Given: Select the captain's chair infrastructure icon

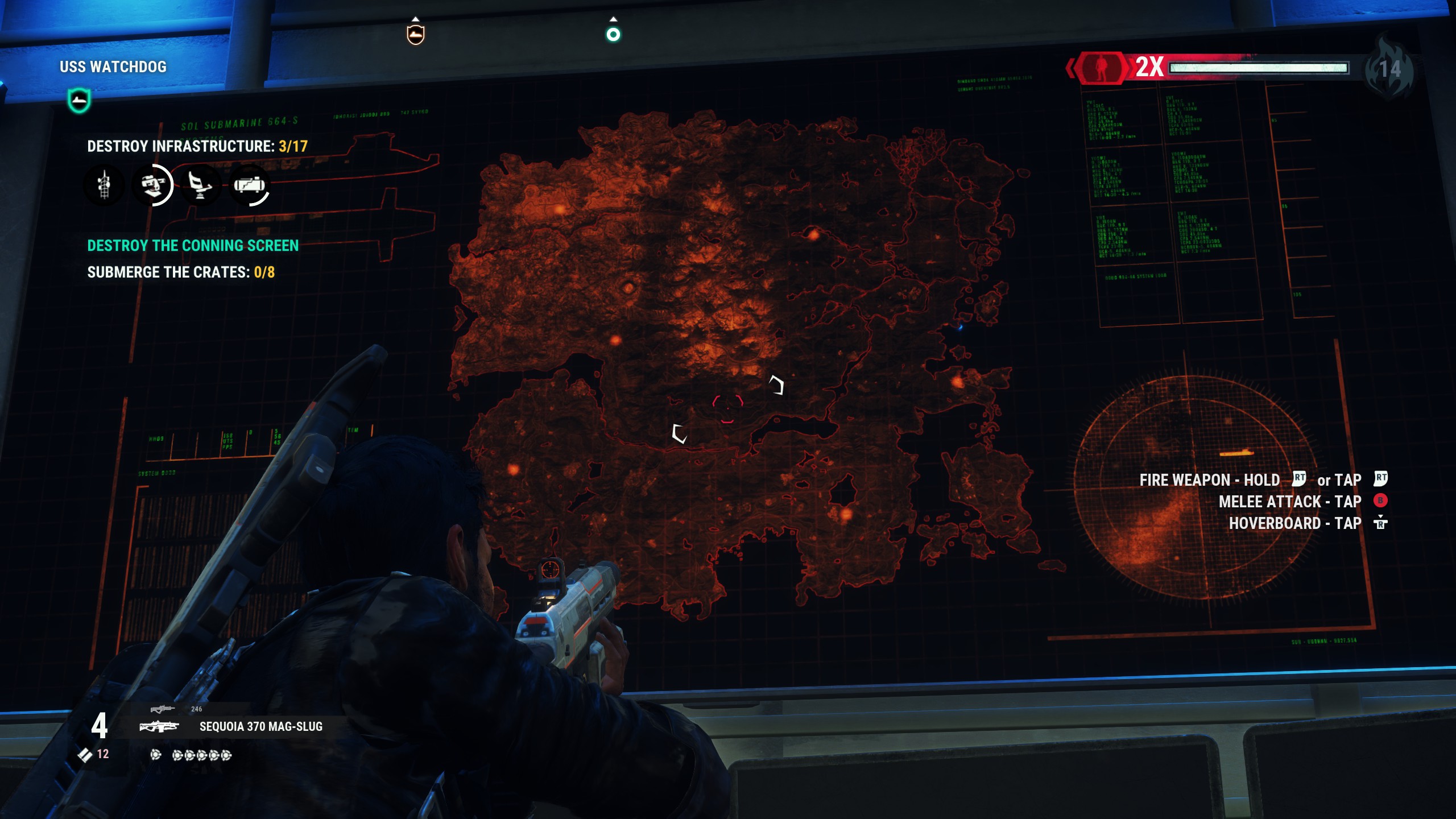Looking at the screenshot, I should (x=200, y=185).
